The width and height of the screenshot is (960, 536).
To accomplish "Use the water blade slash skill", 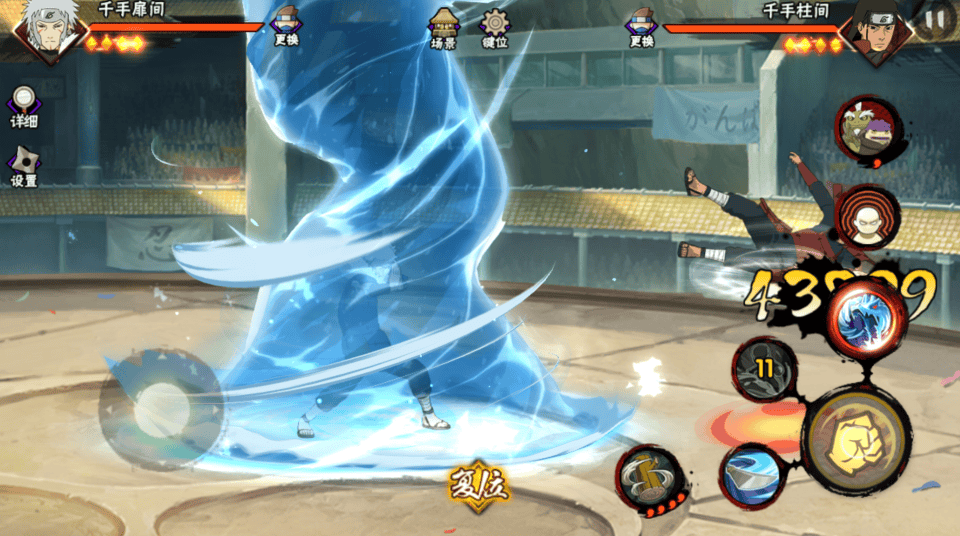I will [753, 473].
